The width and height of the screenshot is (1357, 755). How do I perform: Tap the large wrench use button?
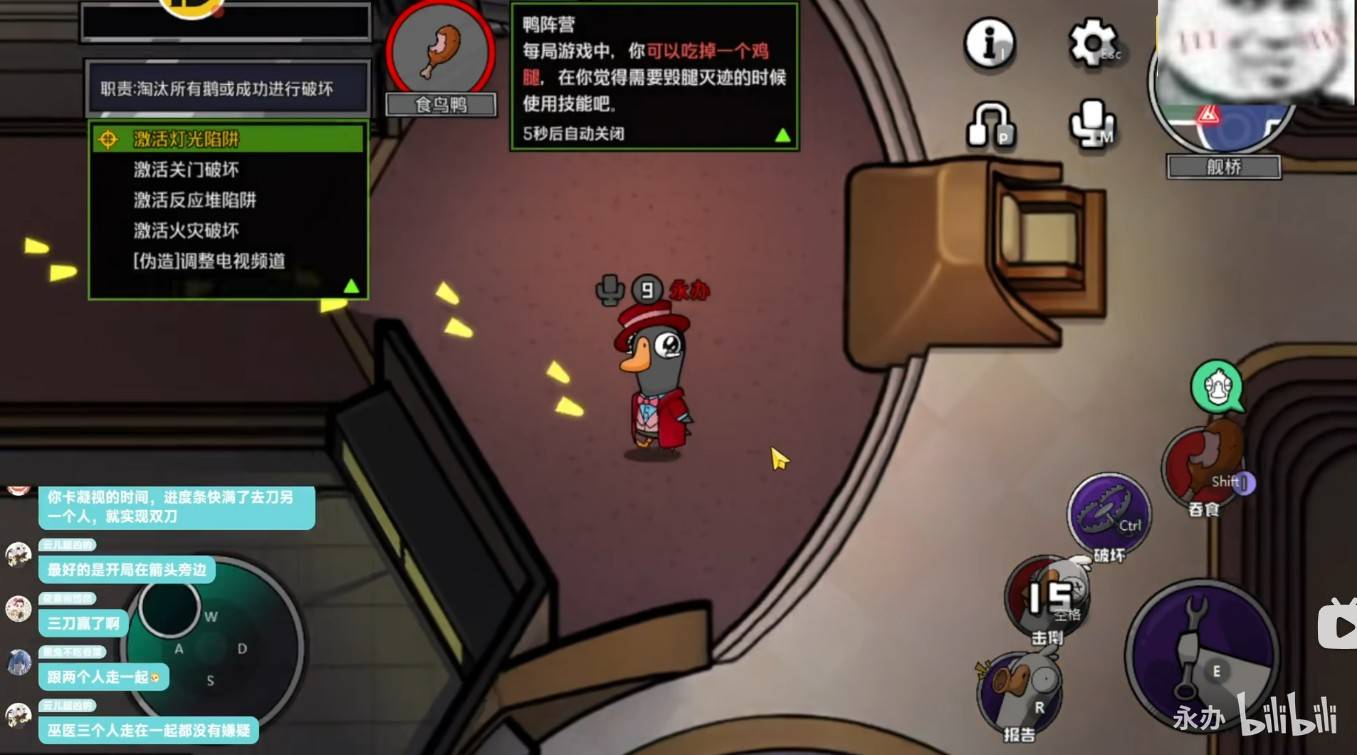(x=1200, y=654)
